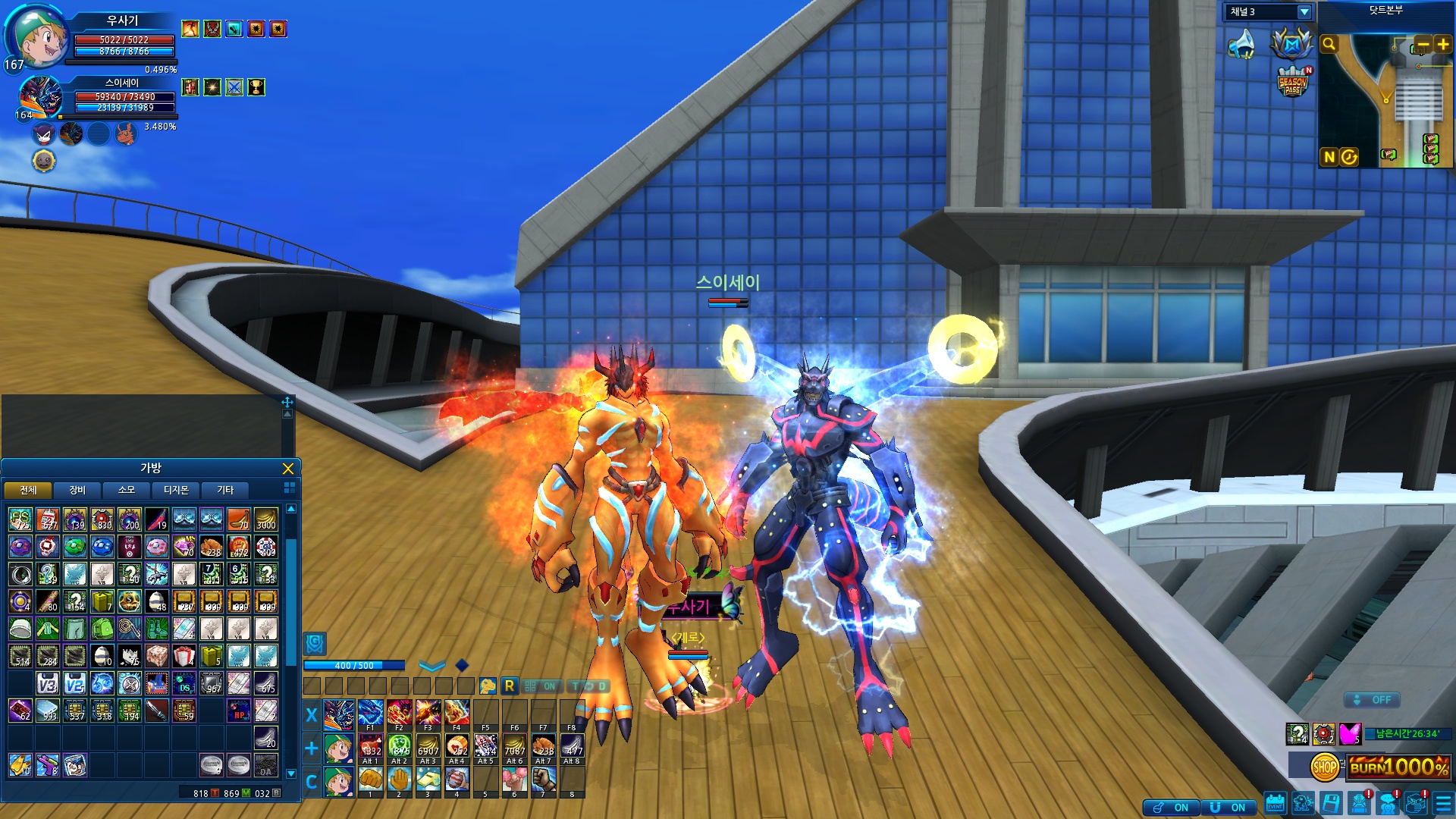
Task: Close the 가방 inventory window
Action: (287, 469)
